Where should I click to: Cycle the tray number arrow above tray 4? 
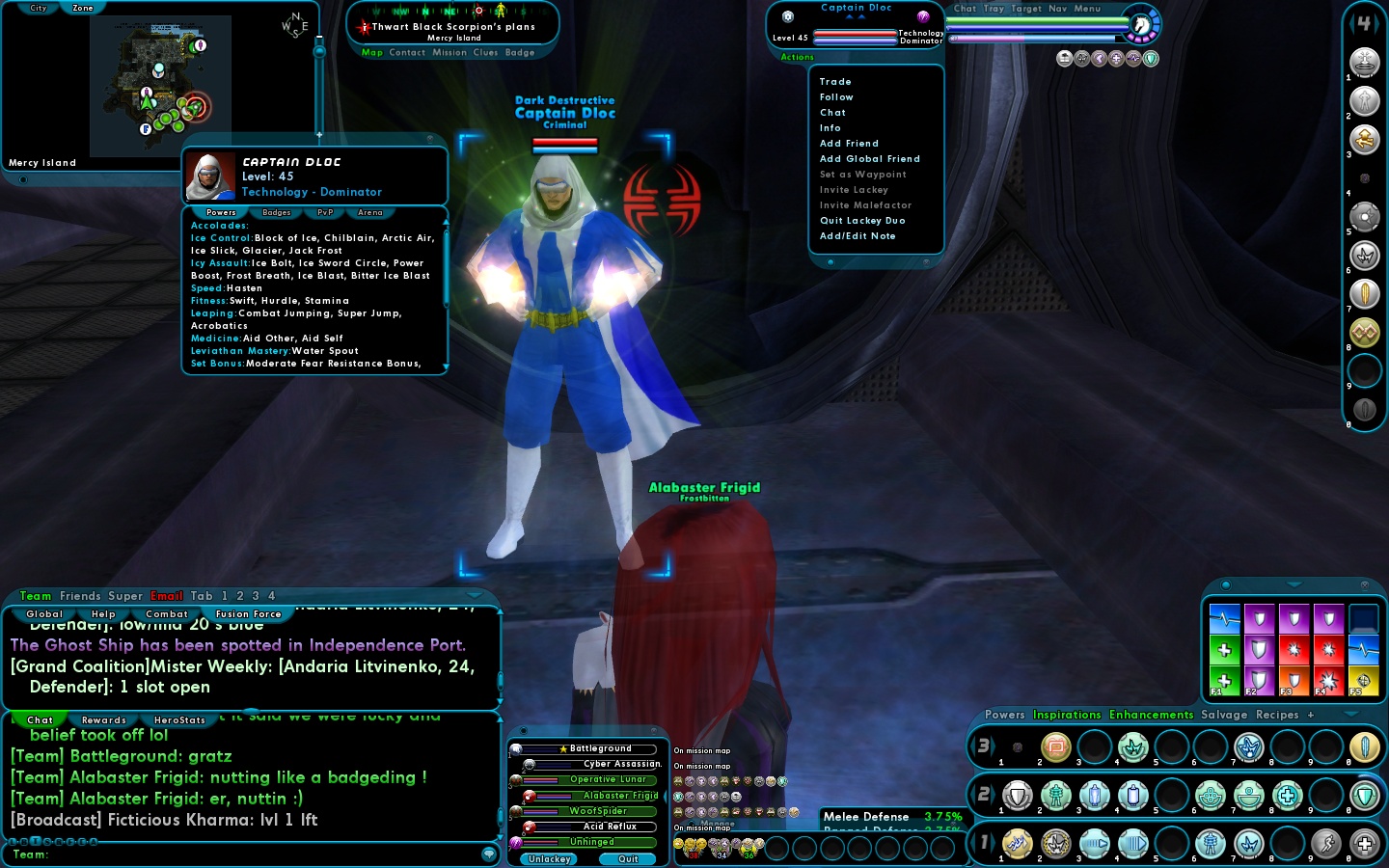coord(1376,22)
